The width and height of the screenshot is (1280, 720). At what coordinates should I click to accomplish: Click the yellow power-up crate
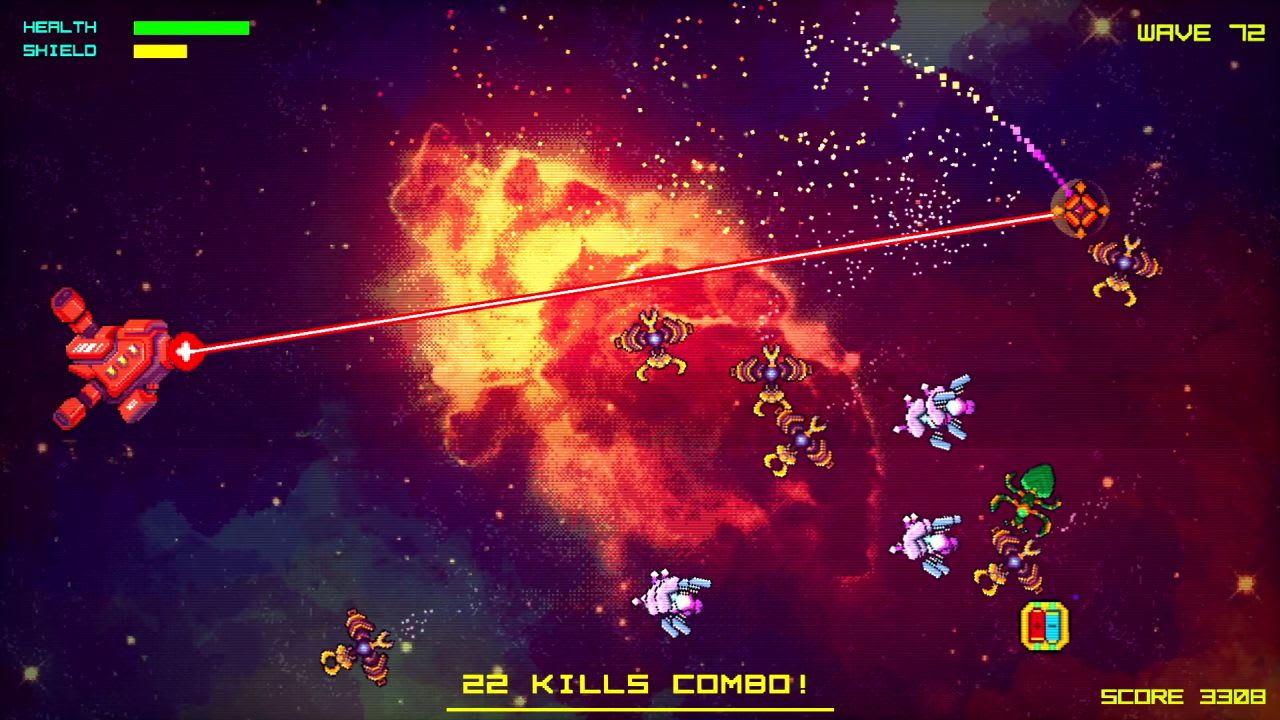(x=1044, y=625)
